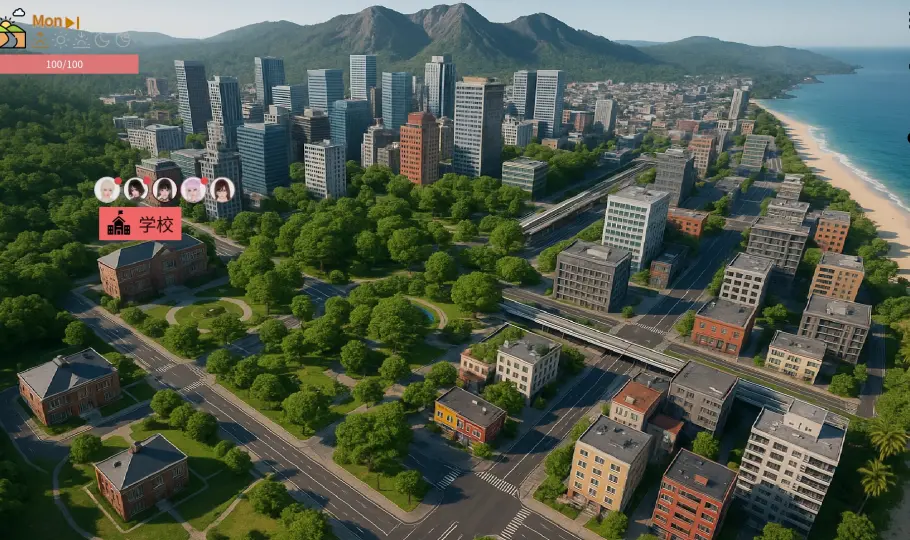
Task: Advance time with the skip-forward arrow
Action: pos(72,22)
